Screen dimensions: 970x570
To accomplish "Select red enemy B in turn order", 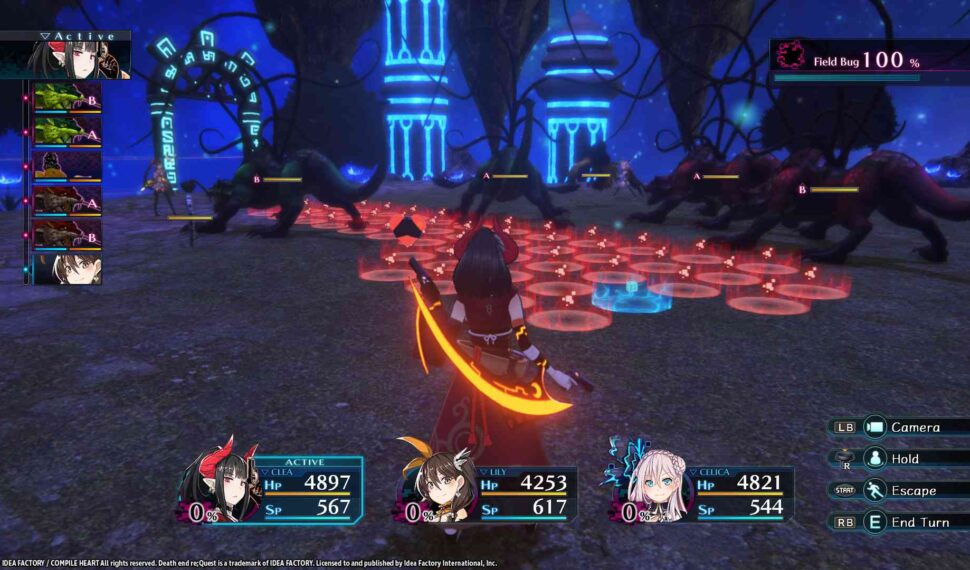I will pyautogui.click(x=67, y=234).
